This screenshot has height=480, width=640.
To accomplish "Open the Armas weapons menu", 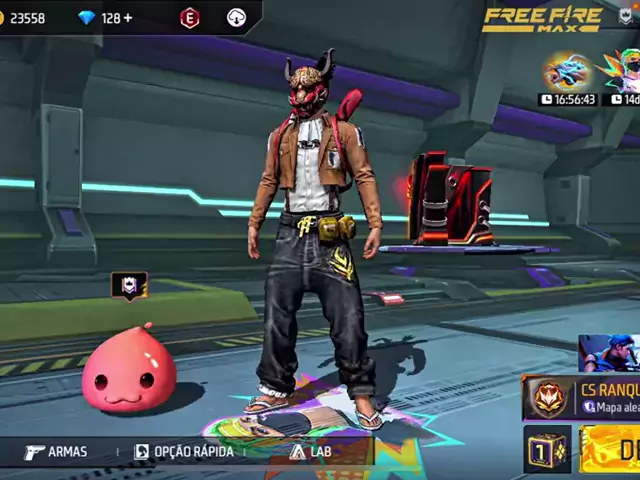I will [56, 452].
